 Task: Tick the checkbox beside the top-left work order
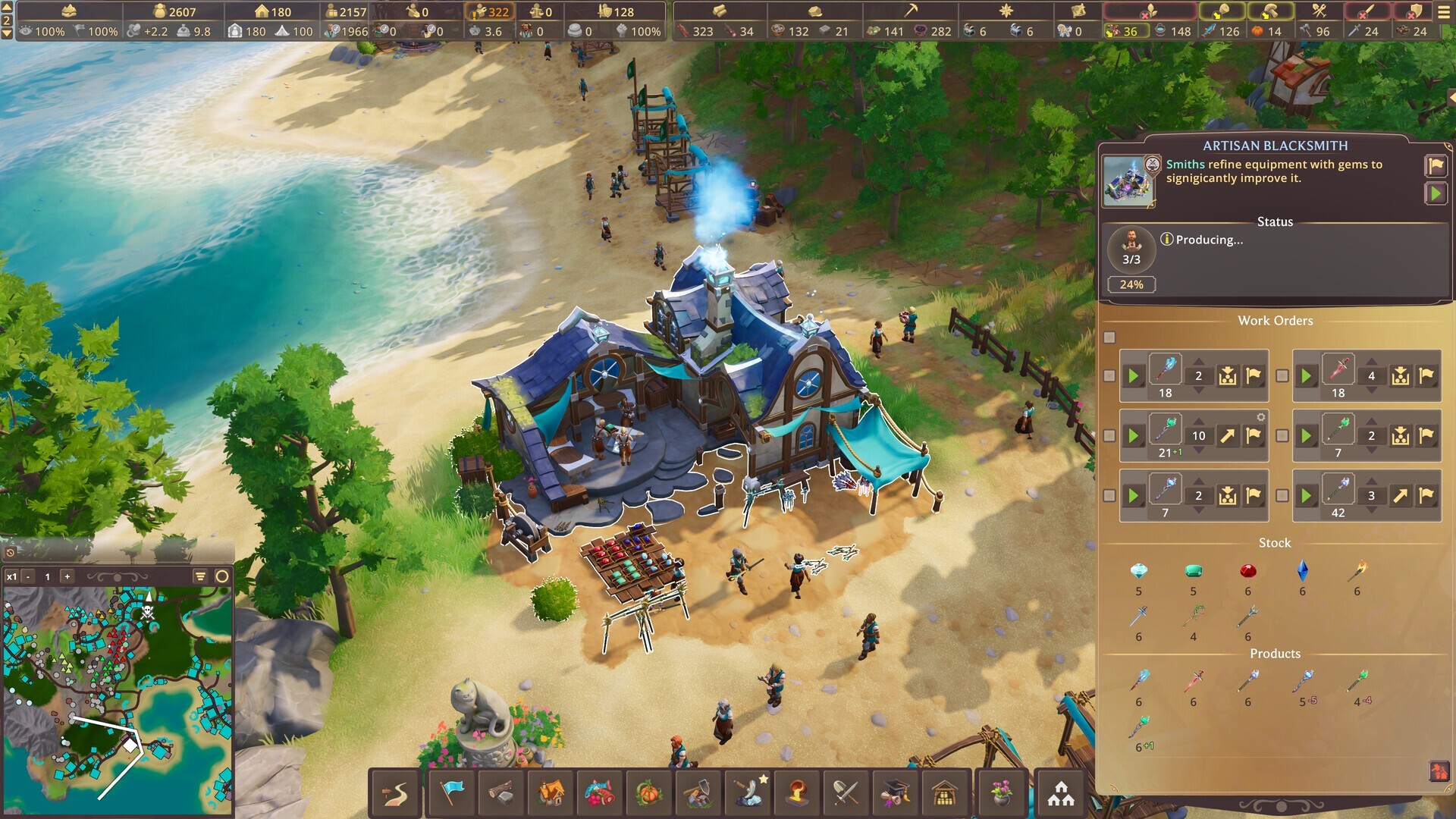point(1110,375)
